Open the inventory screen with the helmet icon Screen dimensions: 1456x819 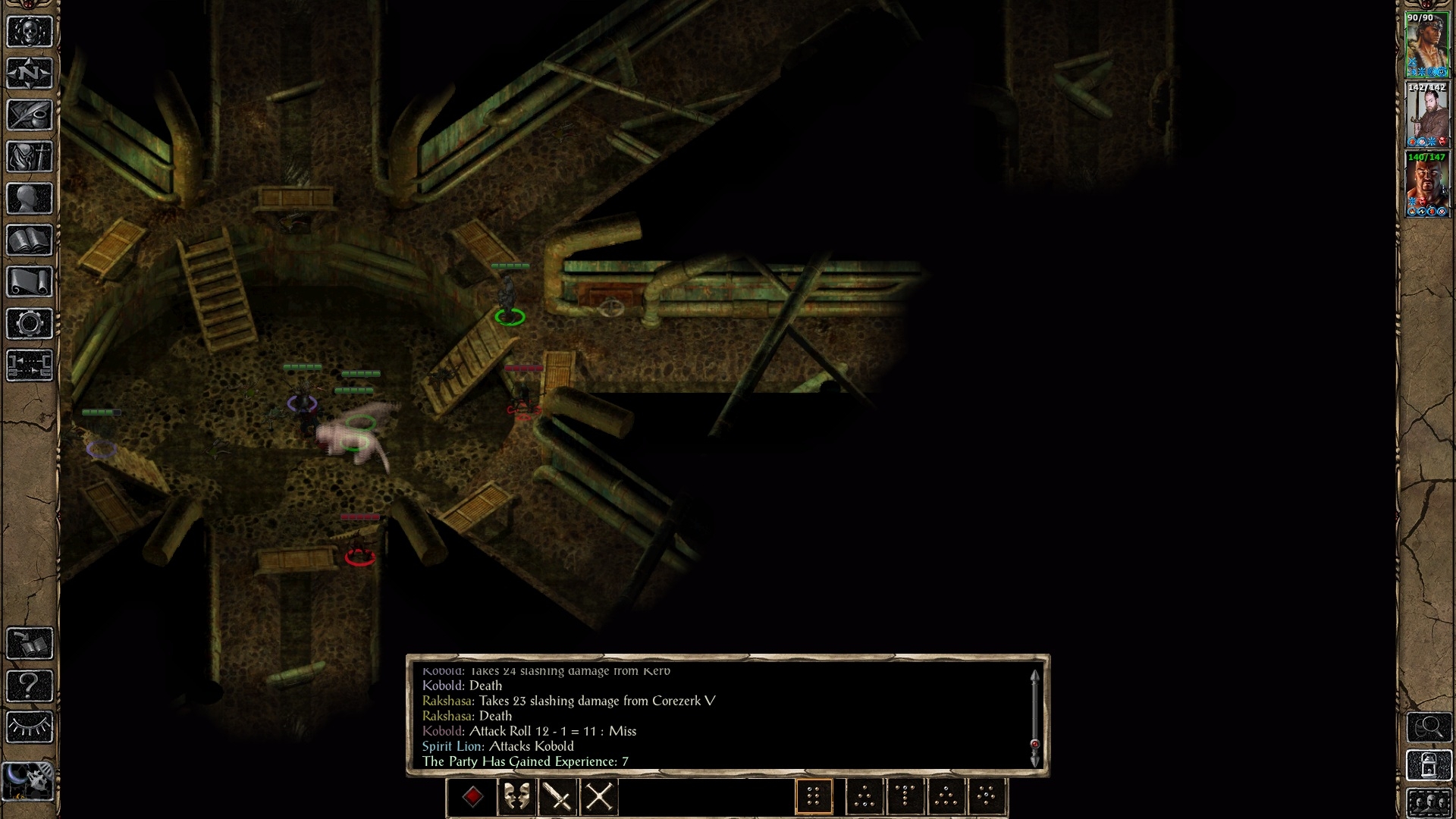coord(30,157)
